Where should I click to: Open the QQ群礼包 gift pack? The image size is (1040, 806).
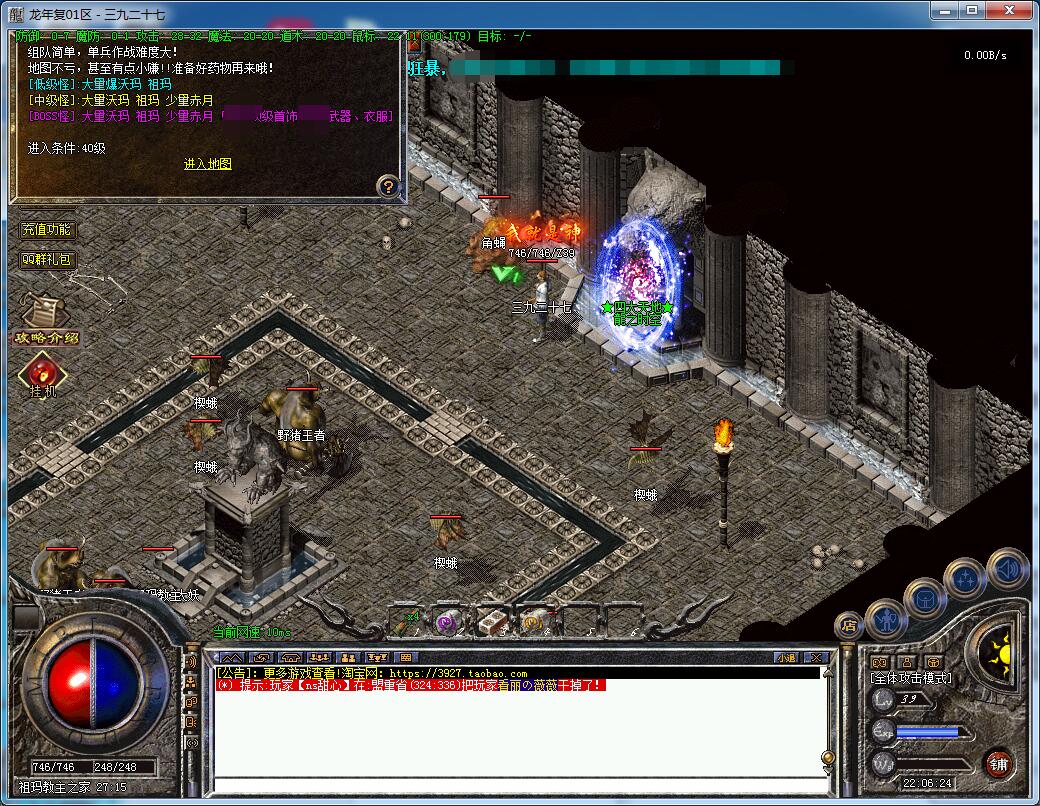pyautogui.click(x=47, y=259)
